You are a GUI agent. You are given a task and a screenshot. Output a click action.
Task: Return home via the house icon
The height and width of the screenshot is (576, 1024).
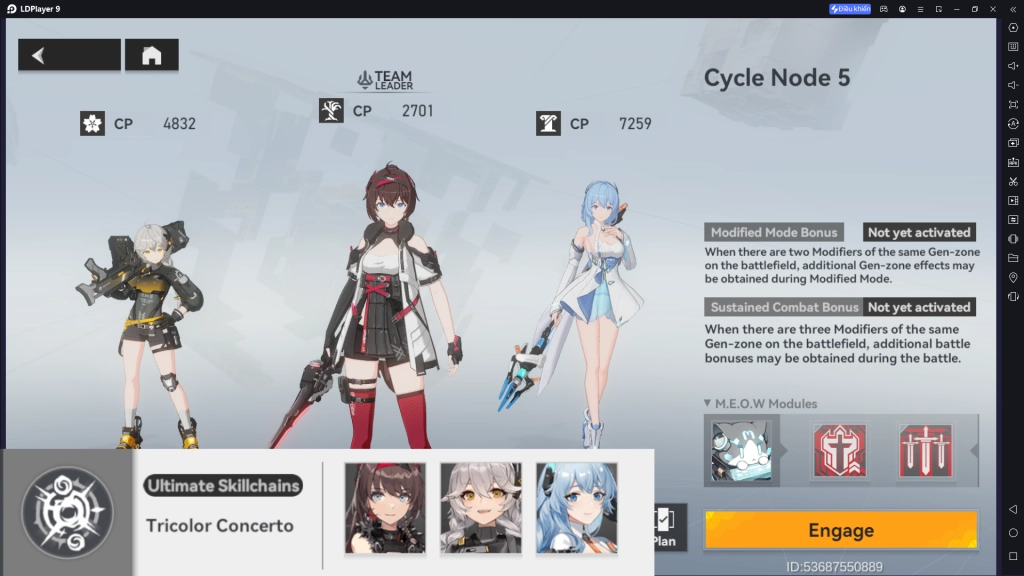click(x=151, y=55)
